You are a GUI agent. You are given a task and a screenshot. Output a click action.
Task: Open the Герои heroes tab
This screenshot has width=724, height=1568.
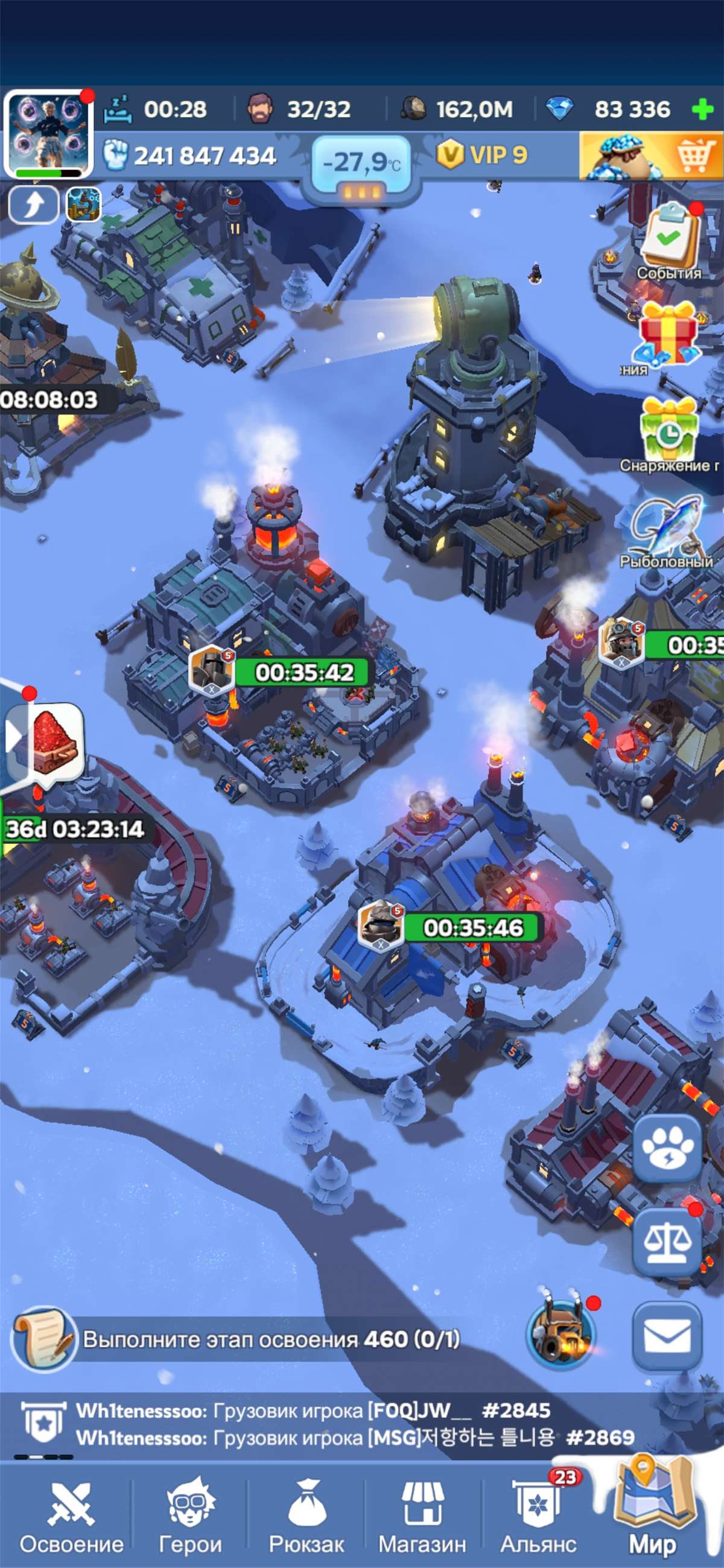click(190, 1517)
